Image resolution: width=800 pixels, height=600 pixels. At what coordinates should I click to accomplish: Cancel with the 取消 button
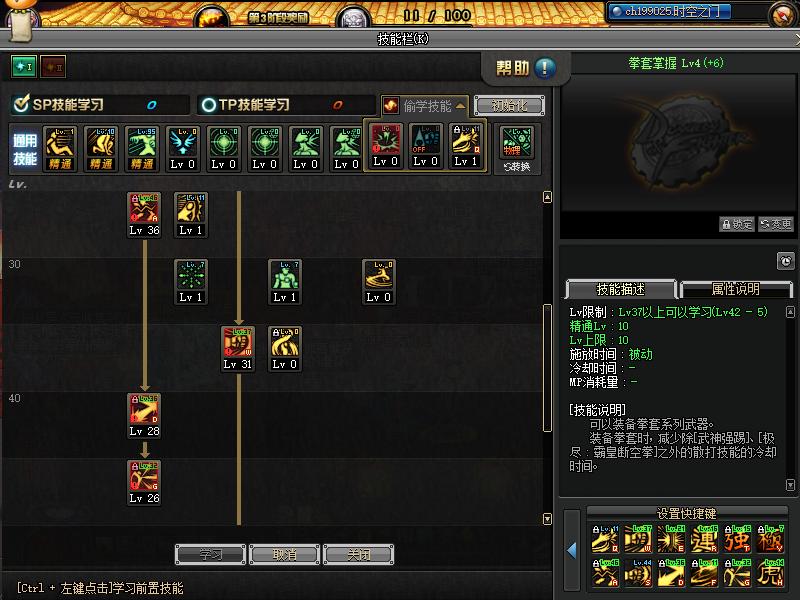pyautogui.click(x=285, y=554)
